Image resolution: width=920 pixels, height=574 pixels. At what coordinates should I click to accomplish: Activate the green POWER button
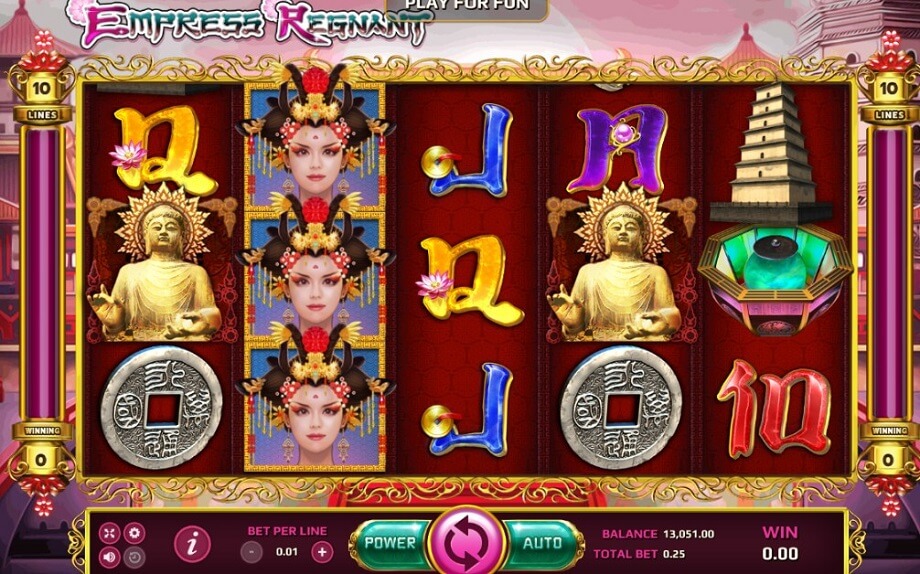[x=390, y=543]
